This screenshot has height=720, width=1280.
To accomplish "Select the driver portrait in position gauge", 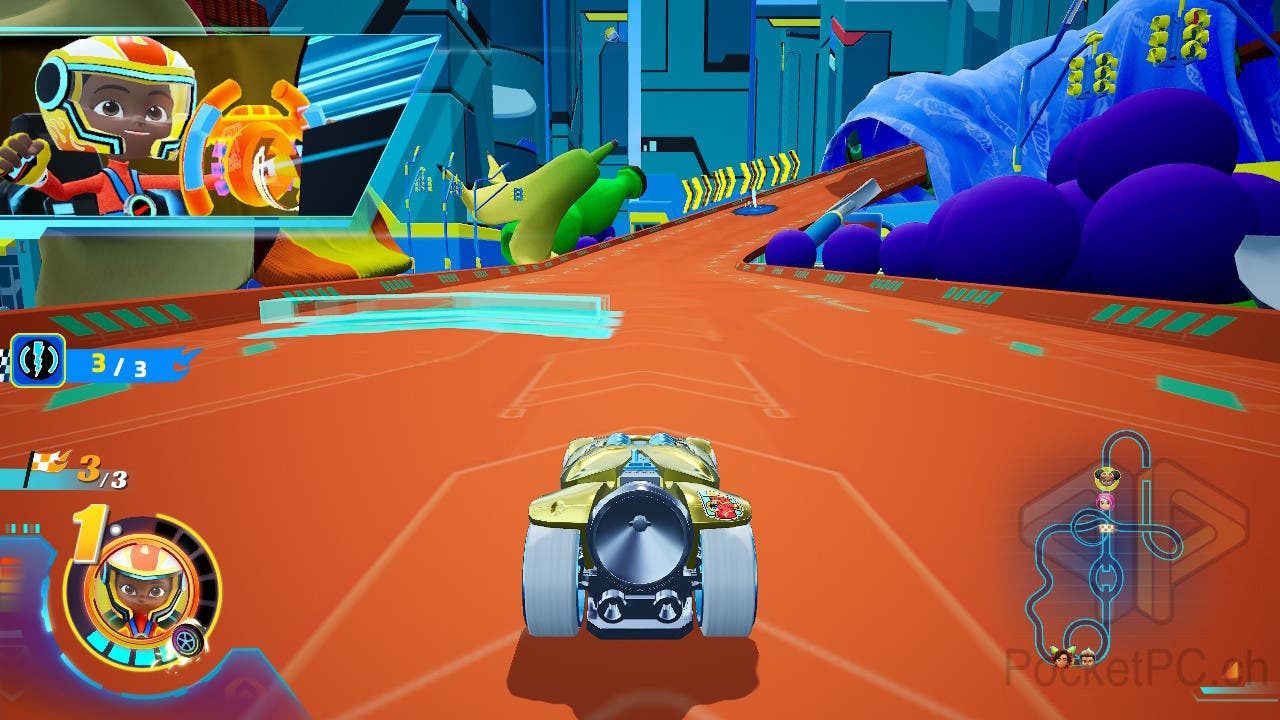I will (140, 590).
